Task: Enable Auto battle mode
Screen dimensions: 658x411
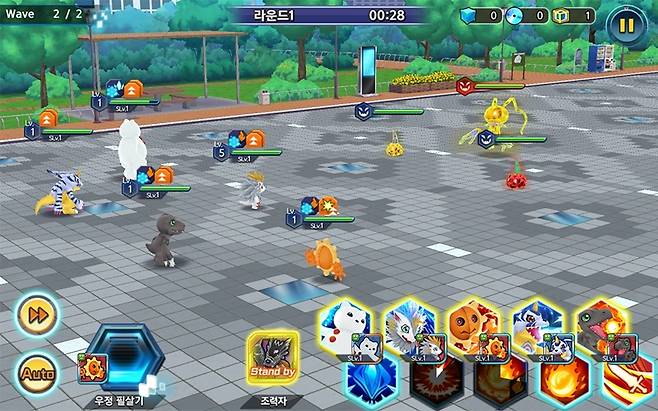Action: (36, 372)
